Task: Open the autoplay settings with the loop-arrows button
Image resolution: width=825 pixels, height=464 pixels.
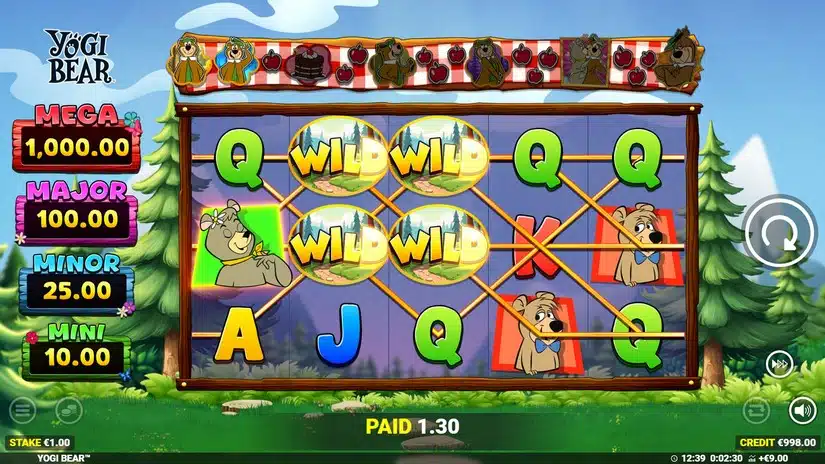Action: click(757, 410)
